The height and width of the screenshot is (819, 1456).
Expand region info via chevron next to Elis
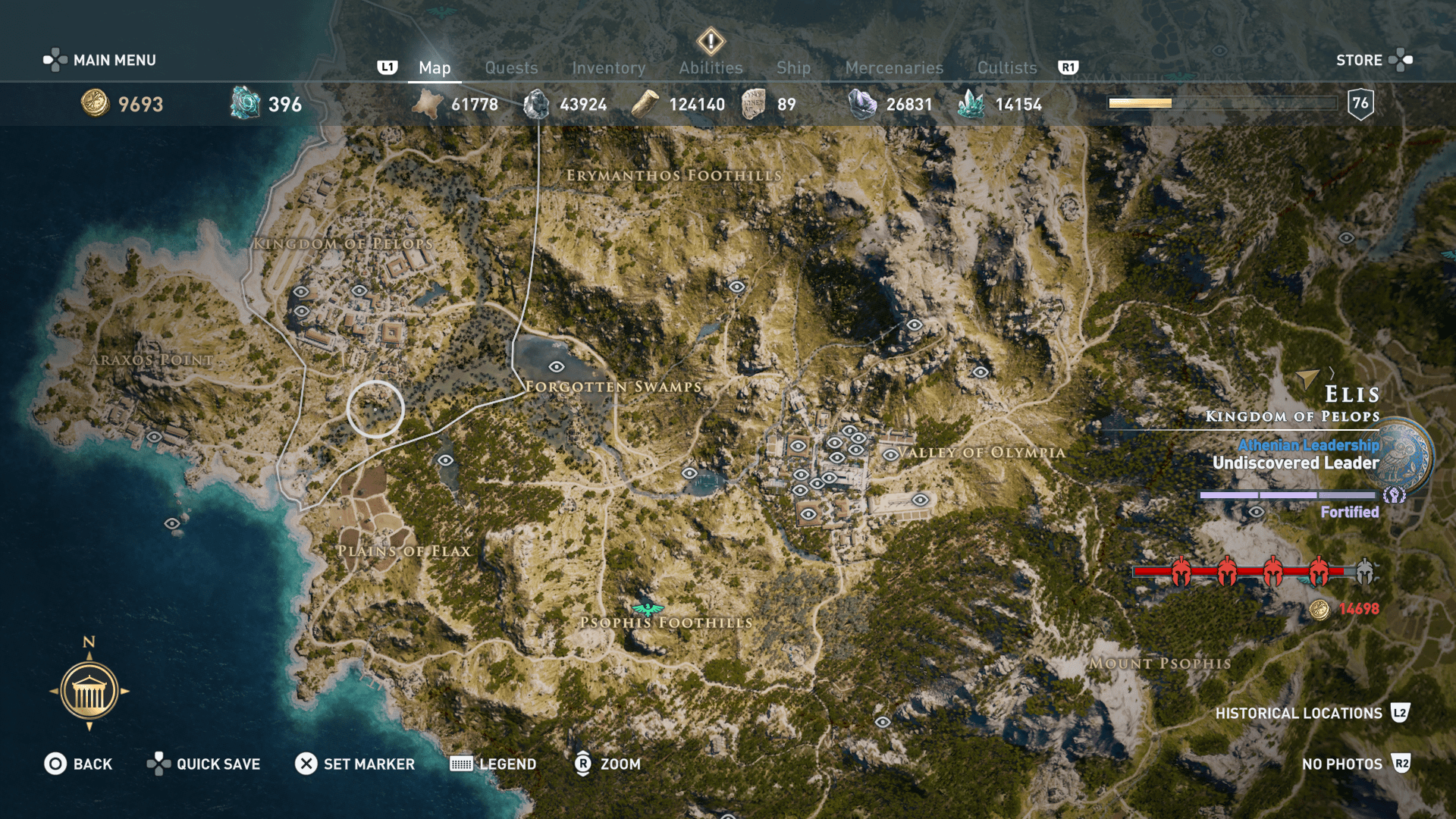1332,373
